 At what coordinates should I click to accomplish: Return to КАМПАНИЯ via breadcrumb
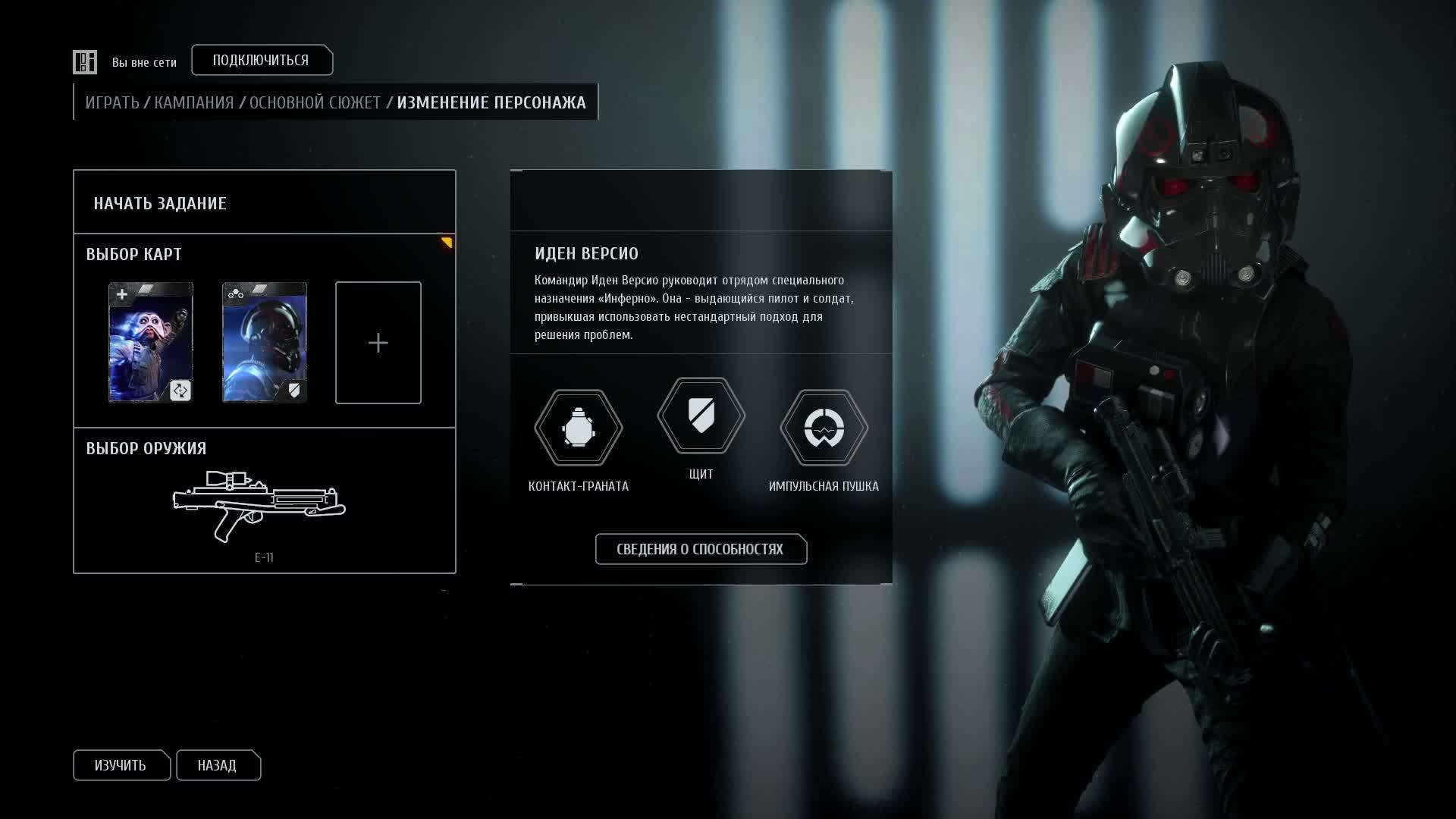[194, 102]
